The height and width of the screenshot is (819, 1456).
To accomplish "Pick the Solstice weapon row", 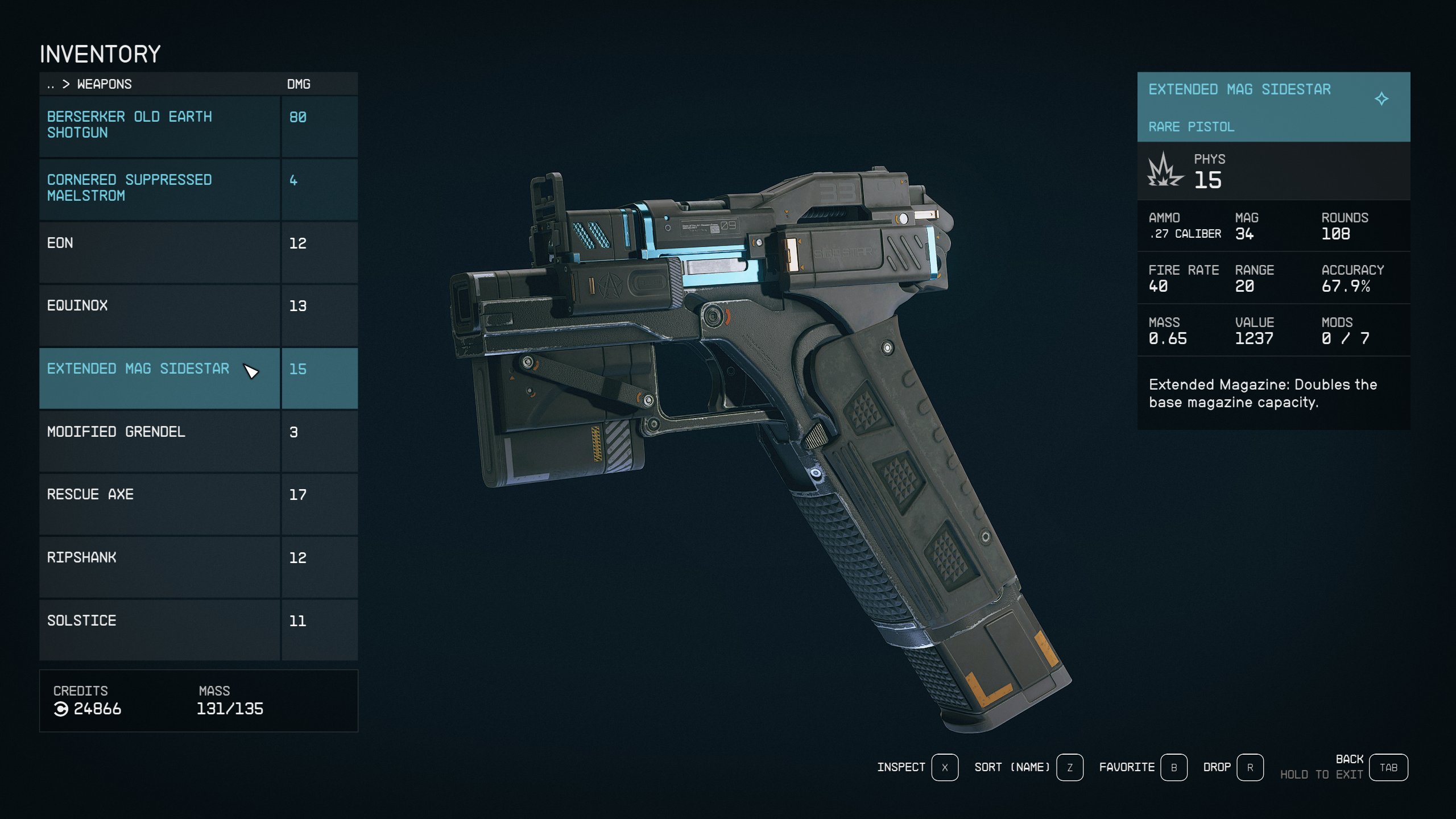I will tap(159, 628).
